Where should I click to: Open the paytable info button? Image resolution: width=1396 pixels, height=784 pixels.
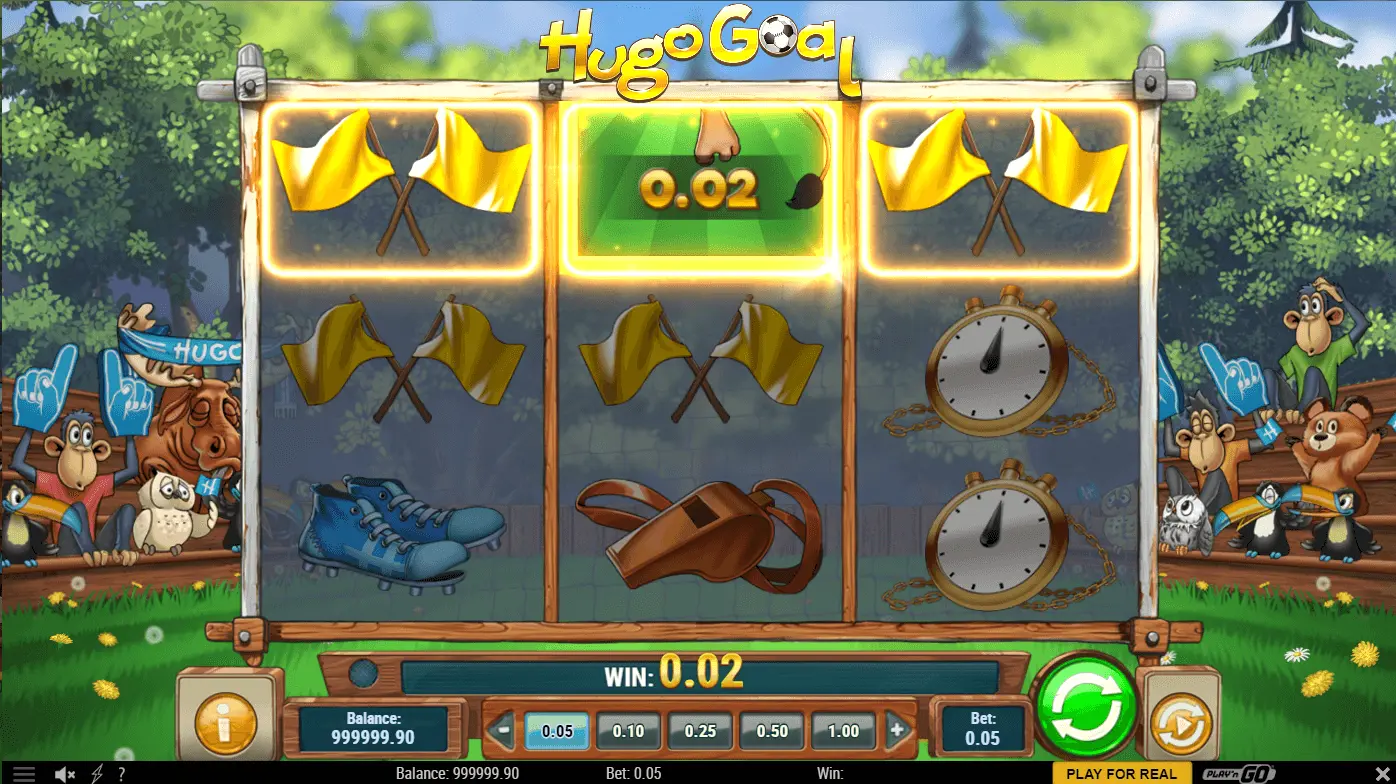(225, 723)
